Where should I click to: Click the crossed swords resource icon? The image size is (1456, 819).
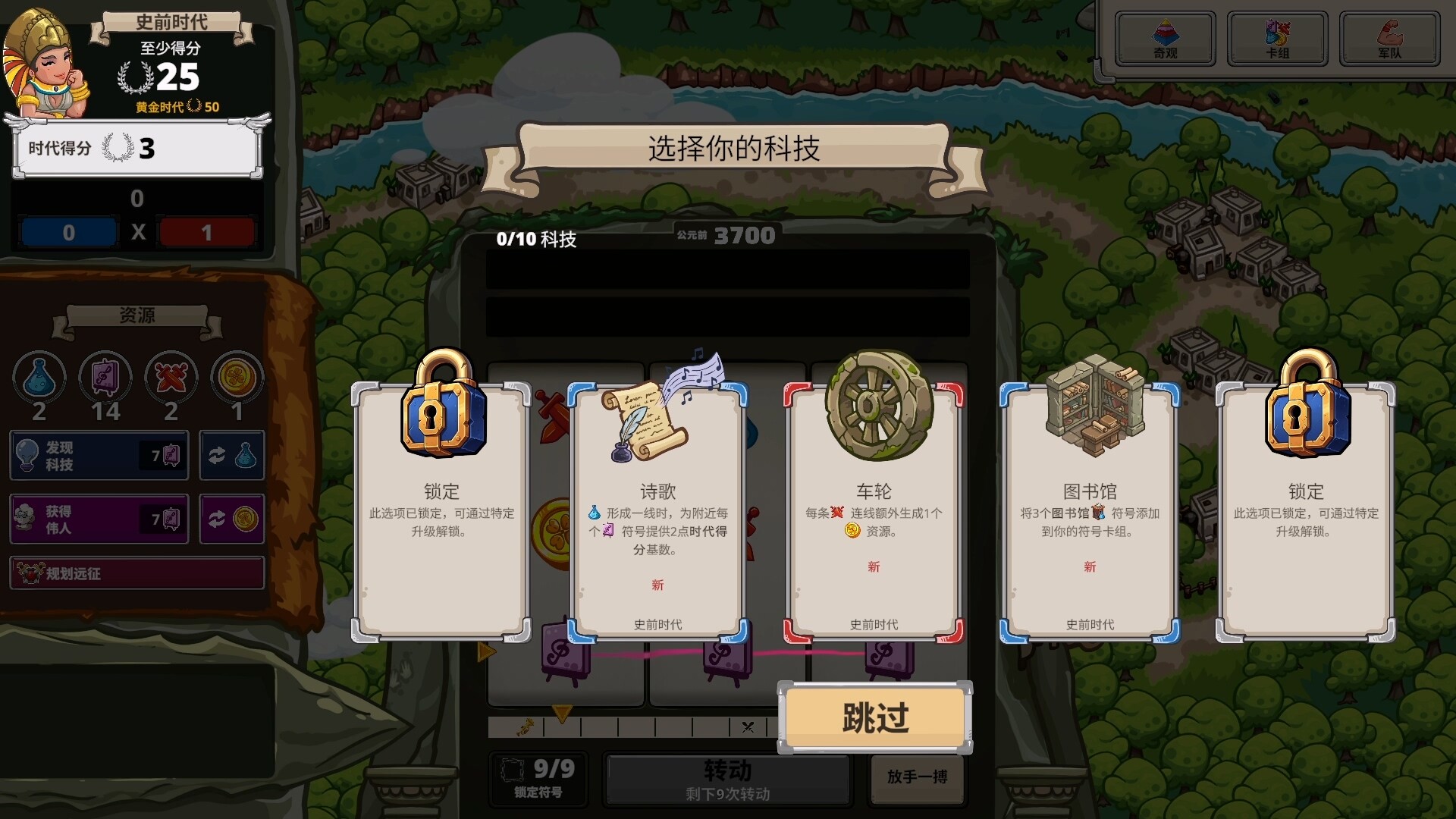pos(170,377)
